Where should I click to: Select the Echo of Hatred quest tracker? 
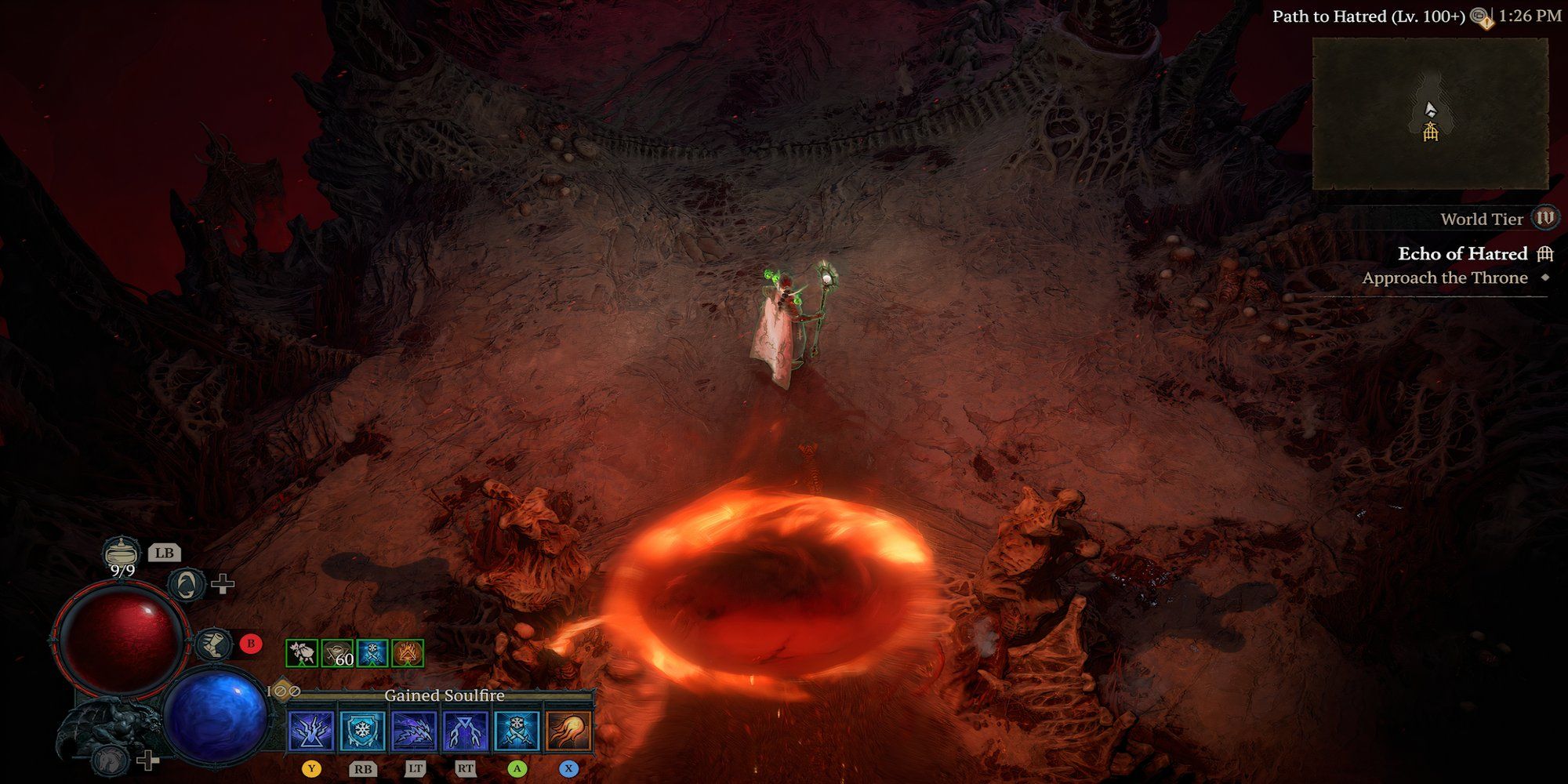coord(1463,254)
